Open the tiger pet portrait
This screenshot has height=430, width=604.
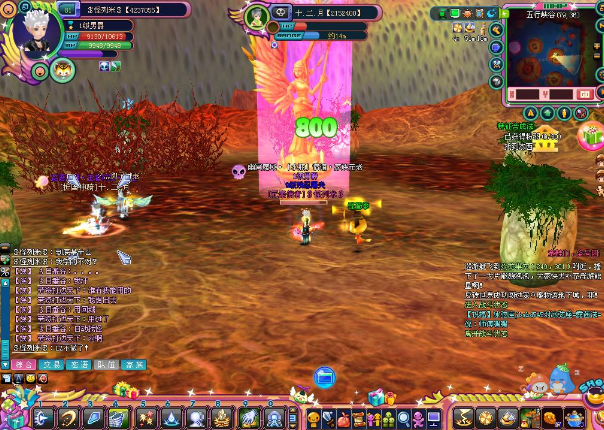point(63,70)
